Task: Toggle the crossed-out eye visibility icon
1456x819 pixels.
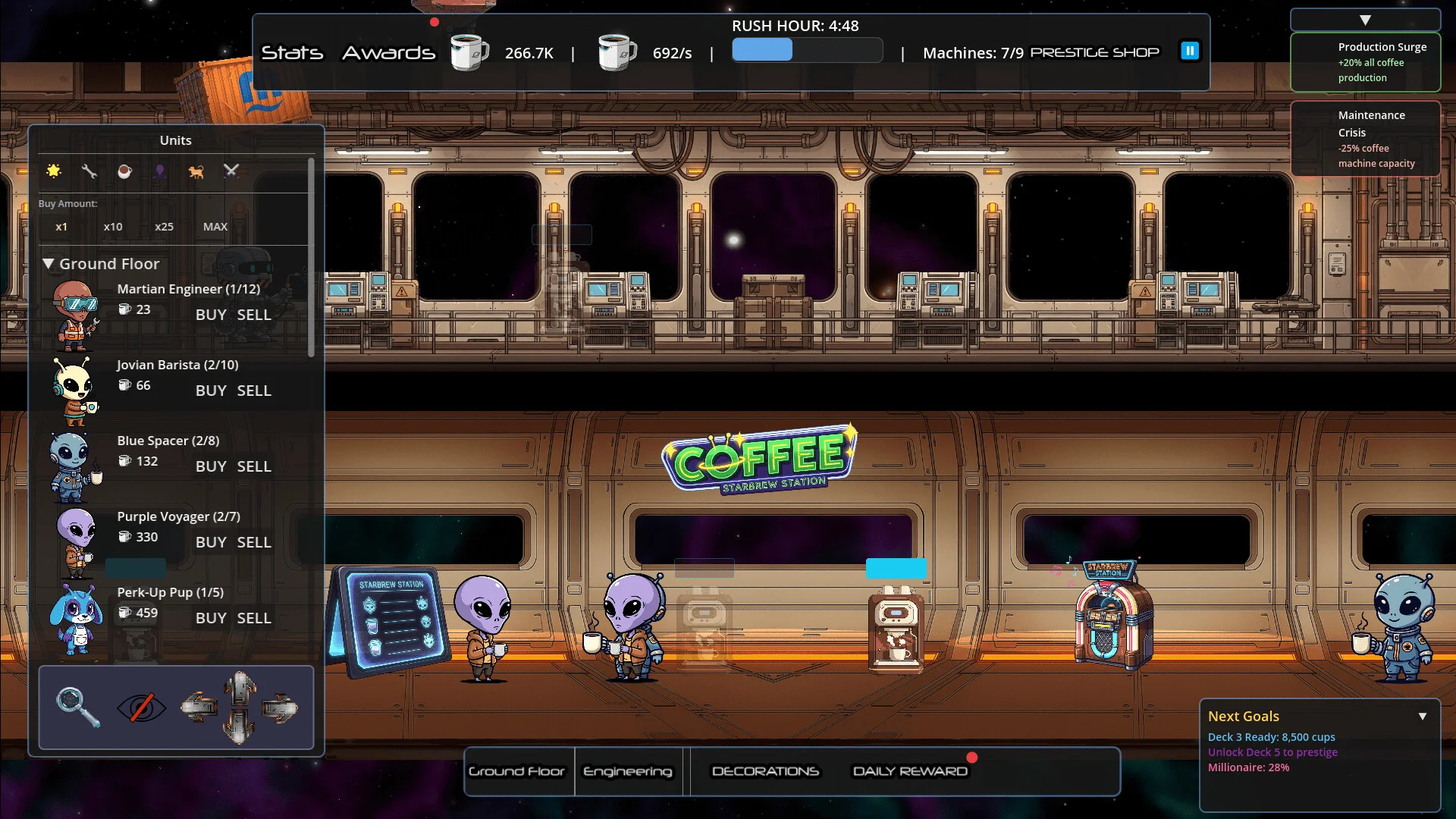Action: pyautogui.click(x=141, y=708)
